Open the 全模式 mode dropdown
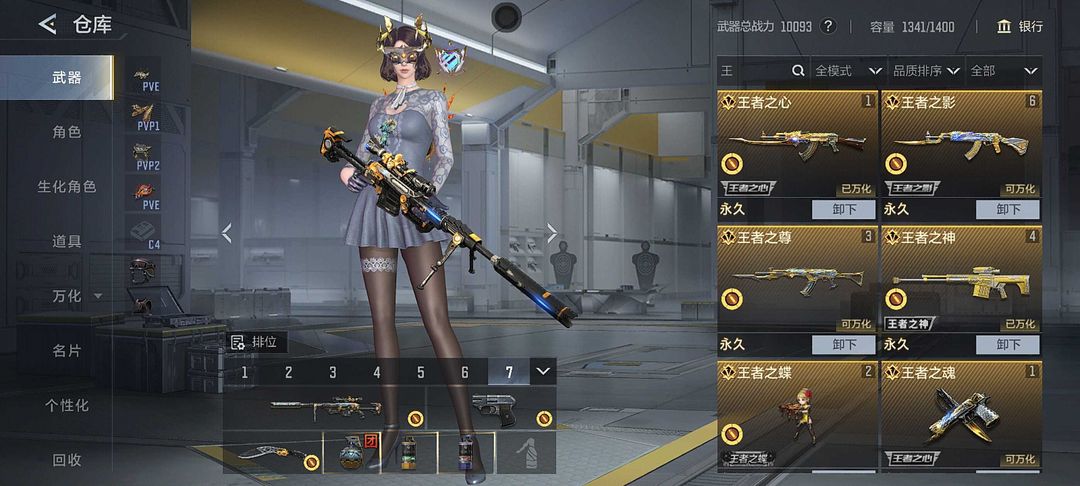This screenshot has width=1080, height=486. tap(847, 71)
